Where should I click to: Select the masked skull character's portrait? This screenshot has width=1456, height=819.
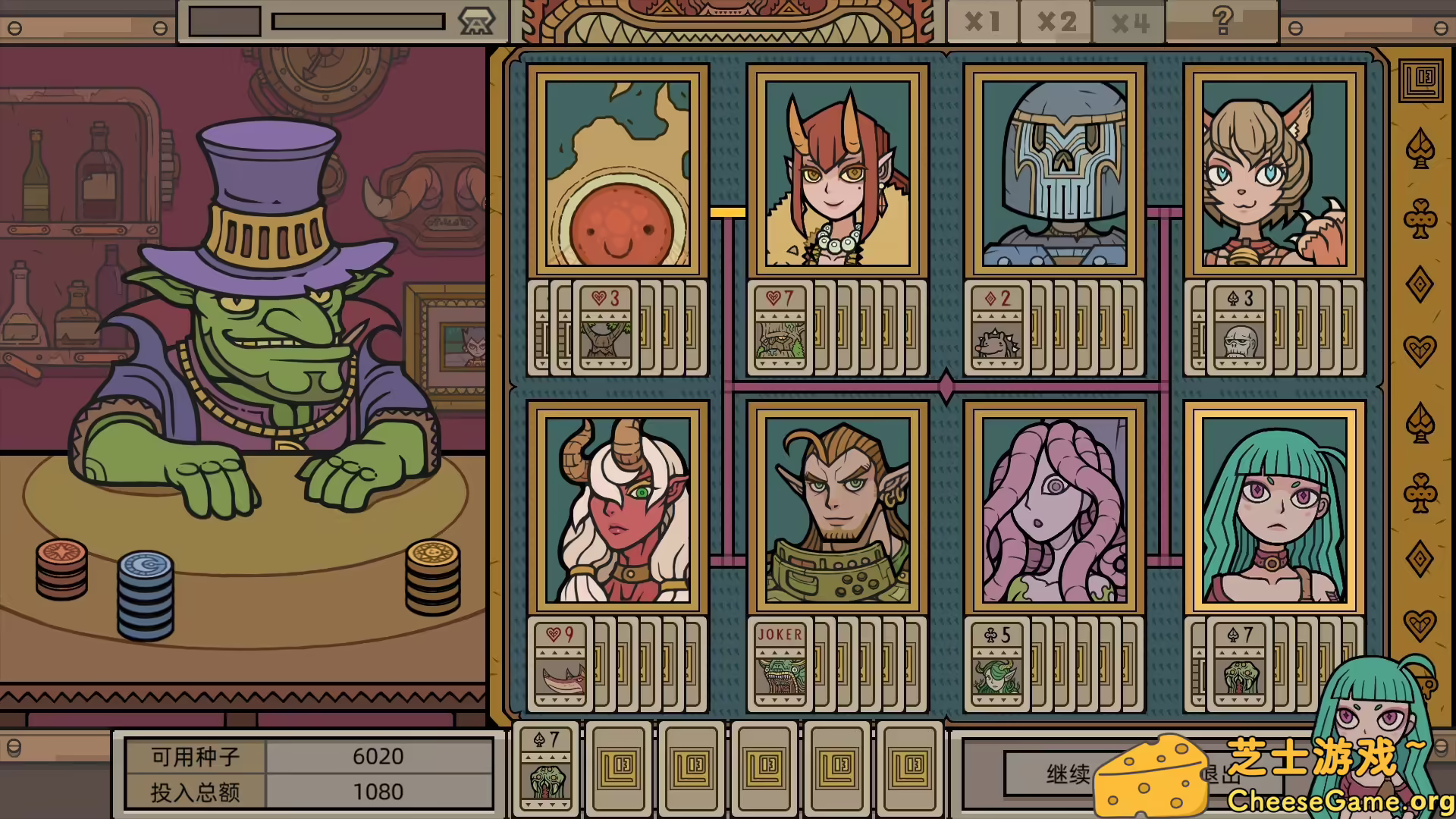pyautogui.click(x=1056, y=171)
